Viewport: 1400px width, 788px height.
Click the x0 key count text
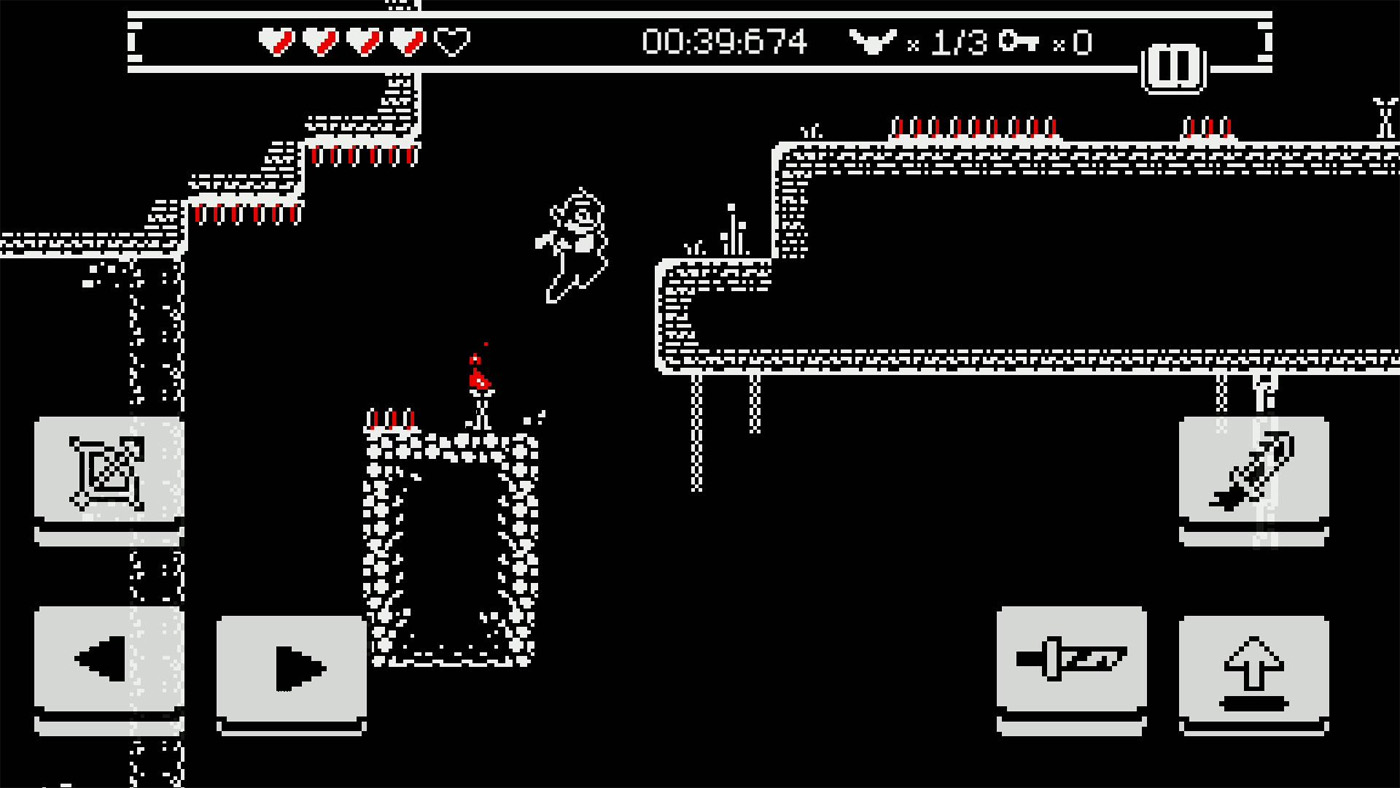pos(1072,45)
